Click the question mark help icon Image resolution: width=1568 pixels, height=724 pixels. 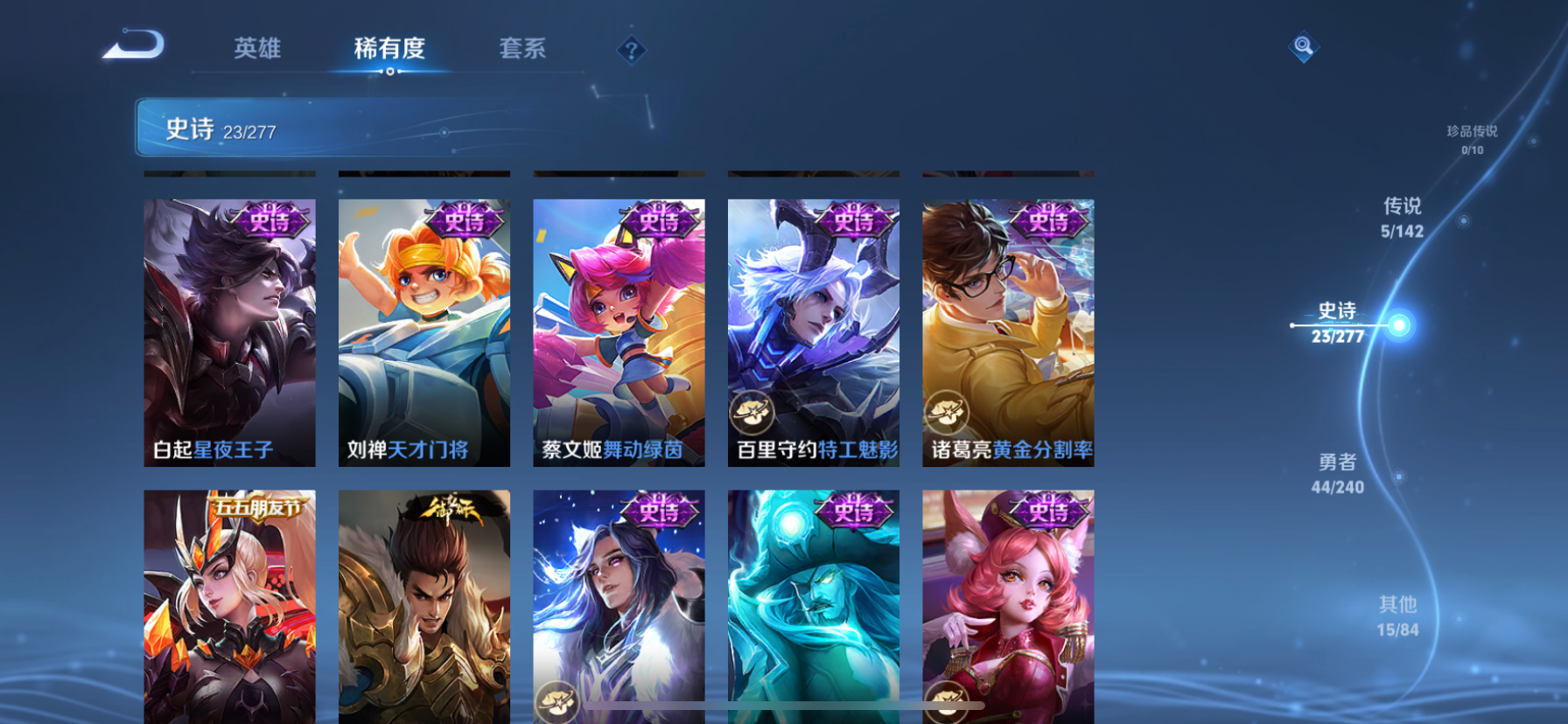[x=632, y=50]
